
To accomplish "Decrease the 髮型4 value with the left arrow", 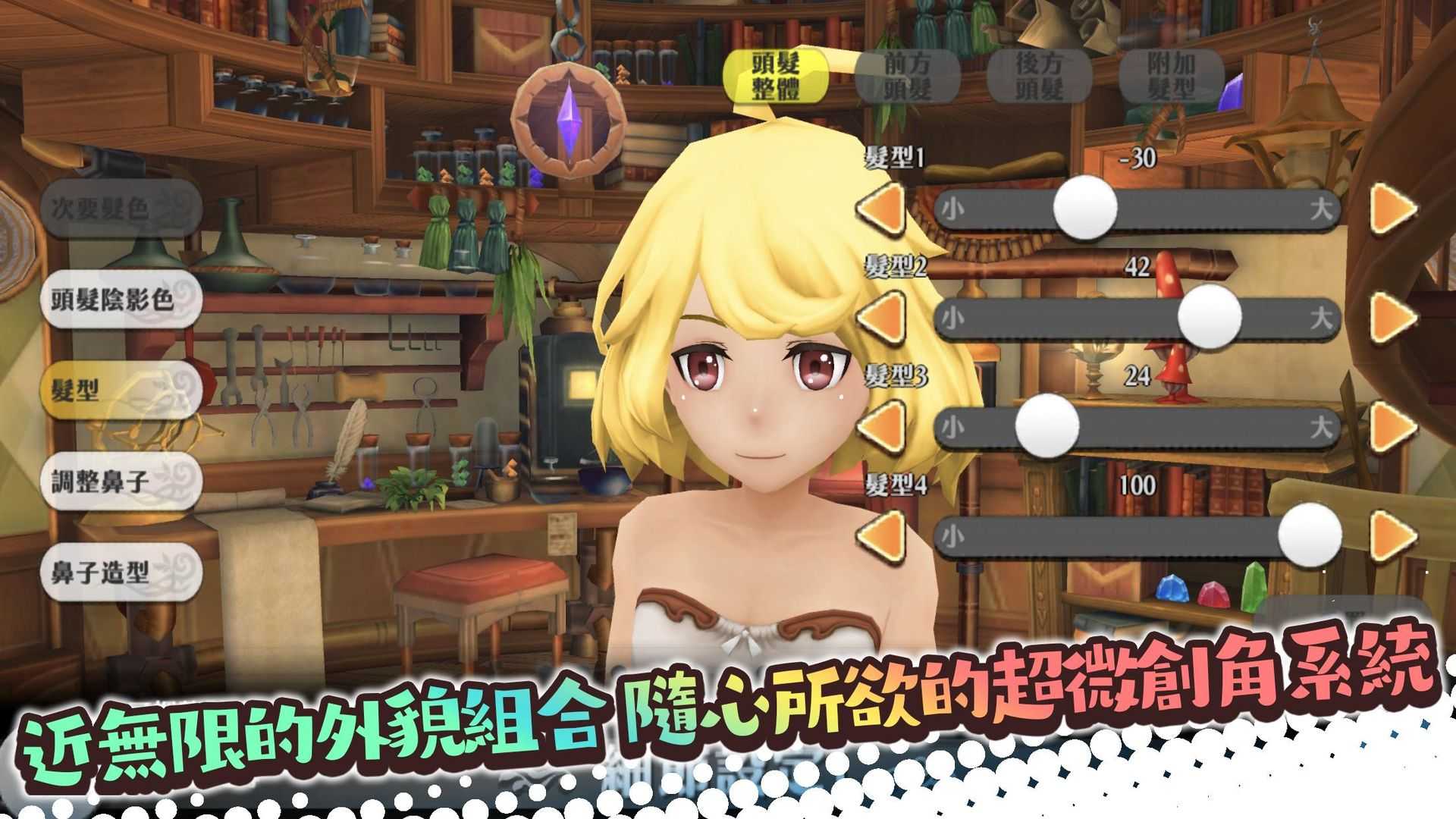I will (x=883, y=535).
